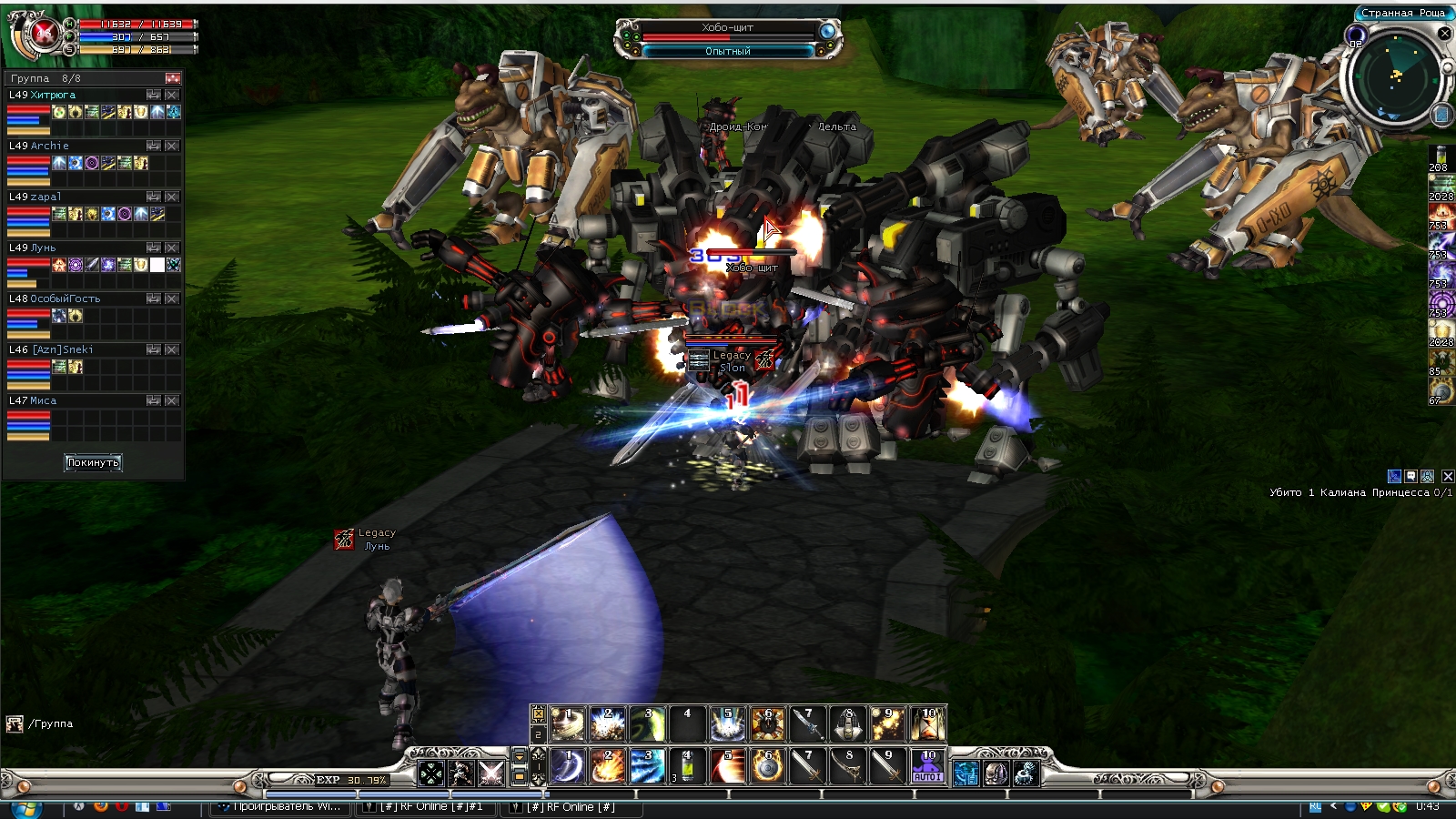Viewport: 1456px width, 819px height.
Task: Select party member zapal in group list
Action: tap(45, 197)
